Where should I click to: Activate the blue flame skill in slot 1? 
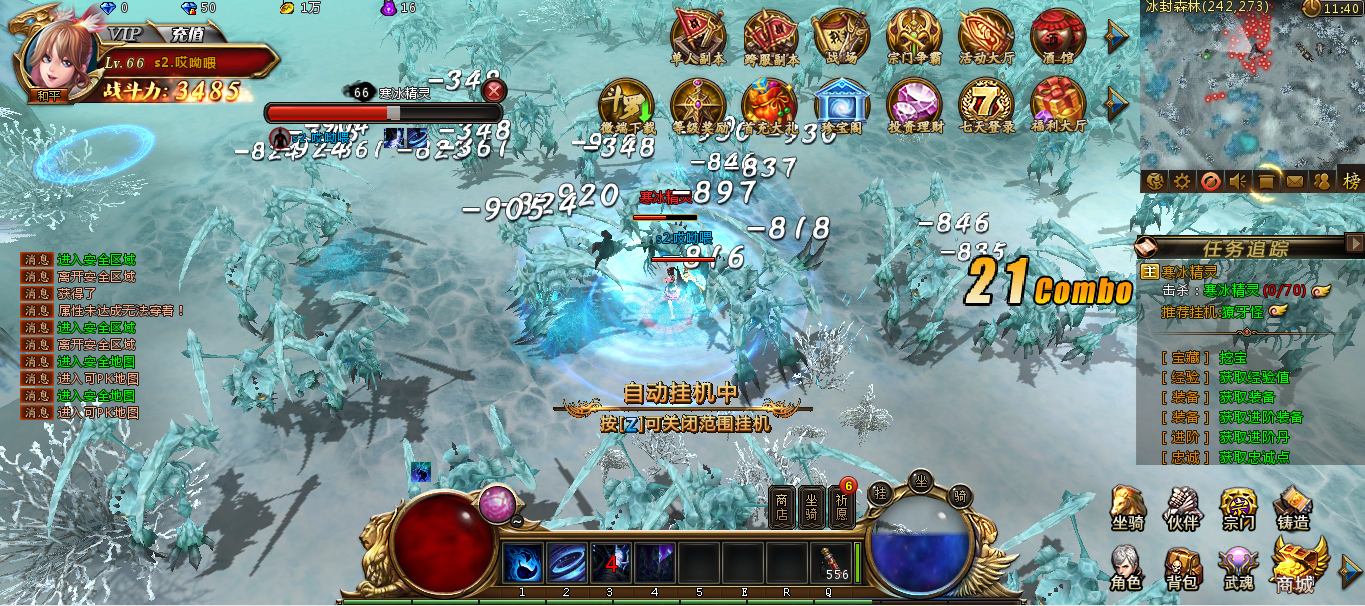[523, 562]
